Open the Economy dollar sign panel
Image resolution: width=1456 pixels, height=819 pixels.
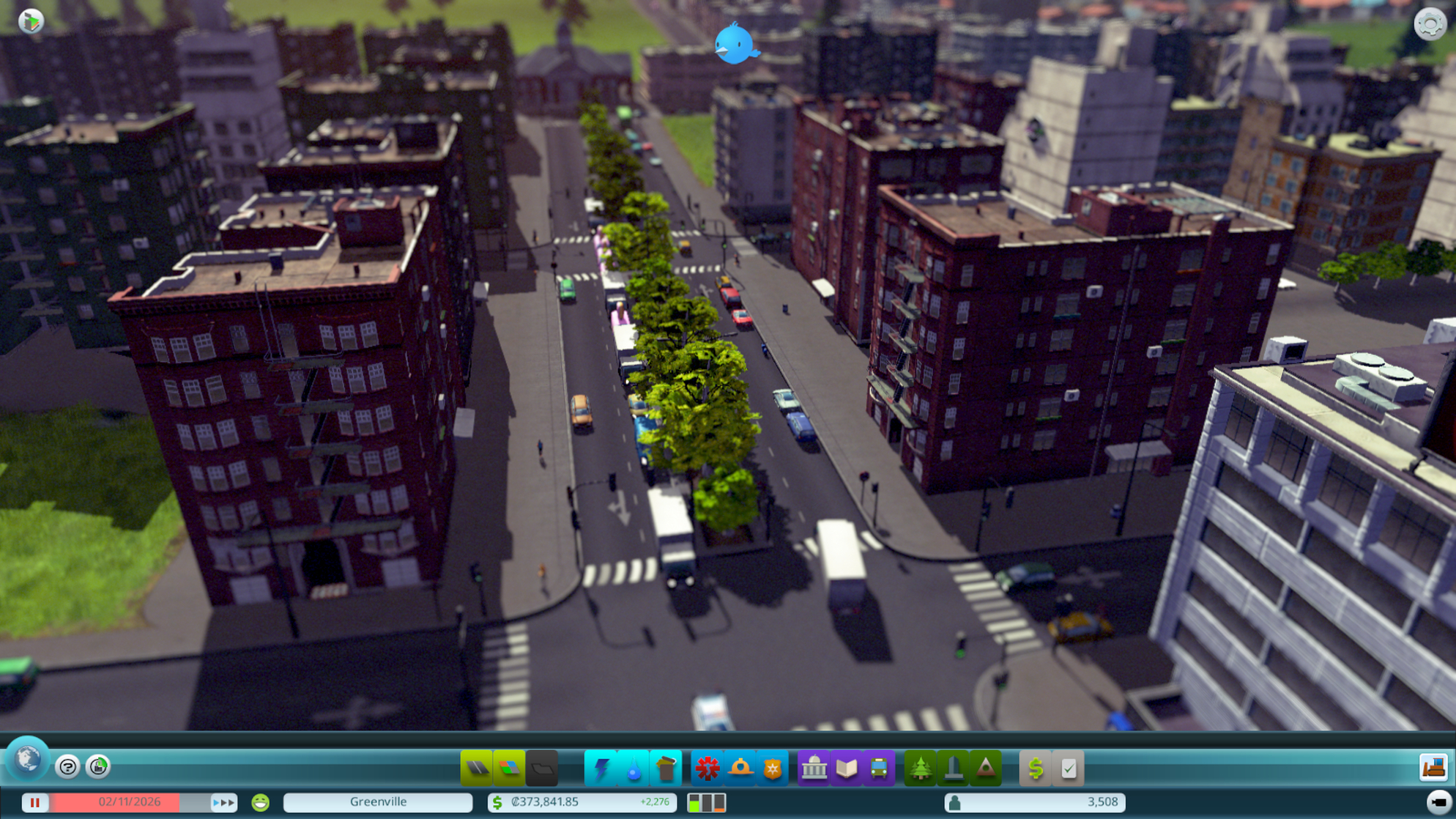[1036, 768]
